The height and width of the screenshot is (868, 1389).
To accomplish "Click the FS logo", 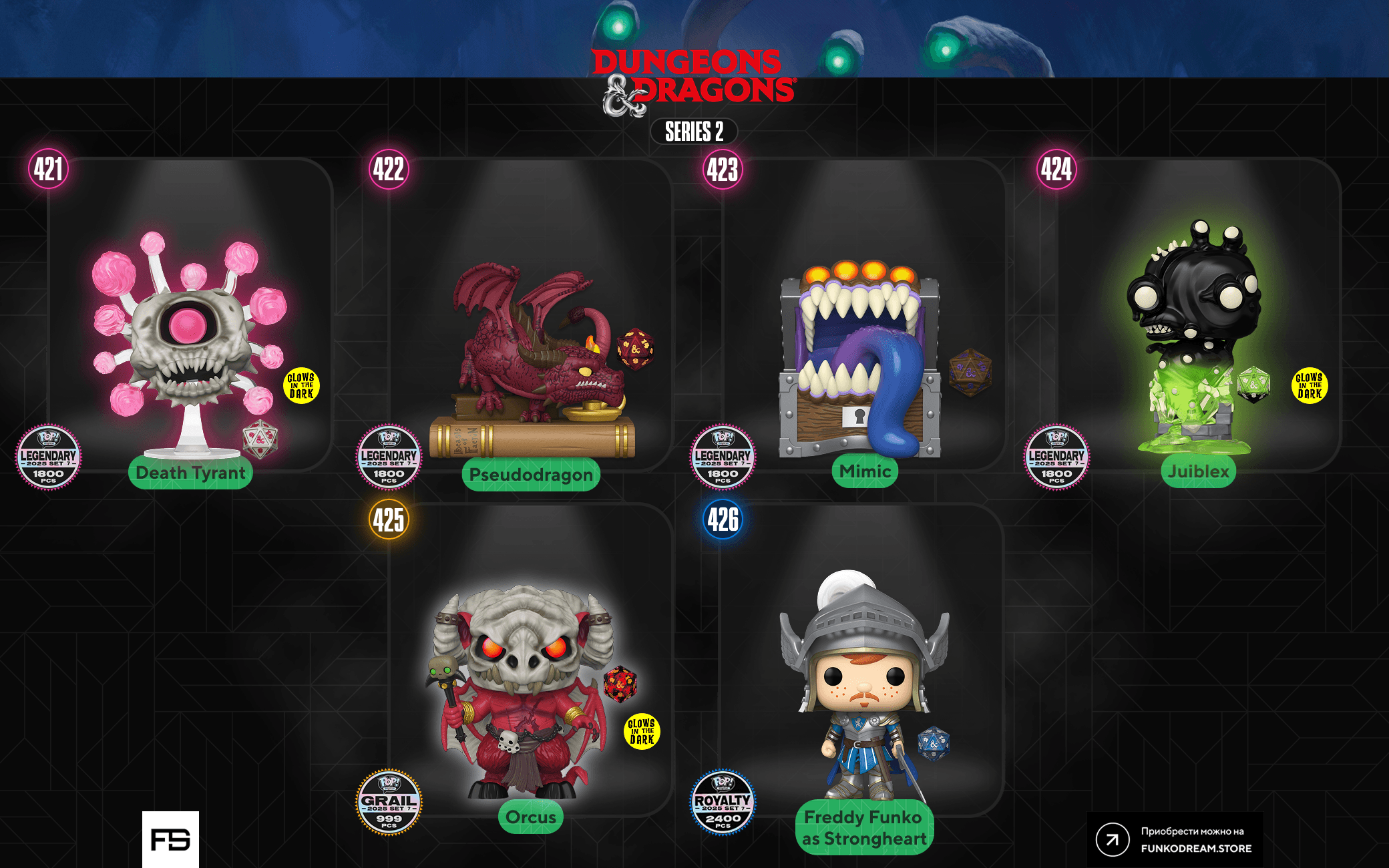I will click(x=170, y=839).
